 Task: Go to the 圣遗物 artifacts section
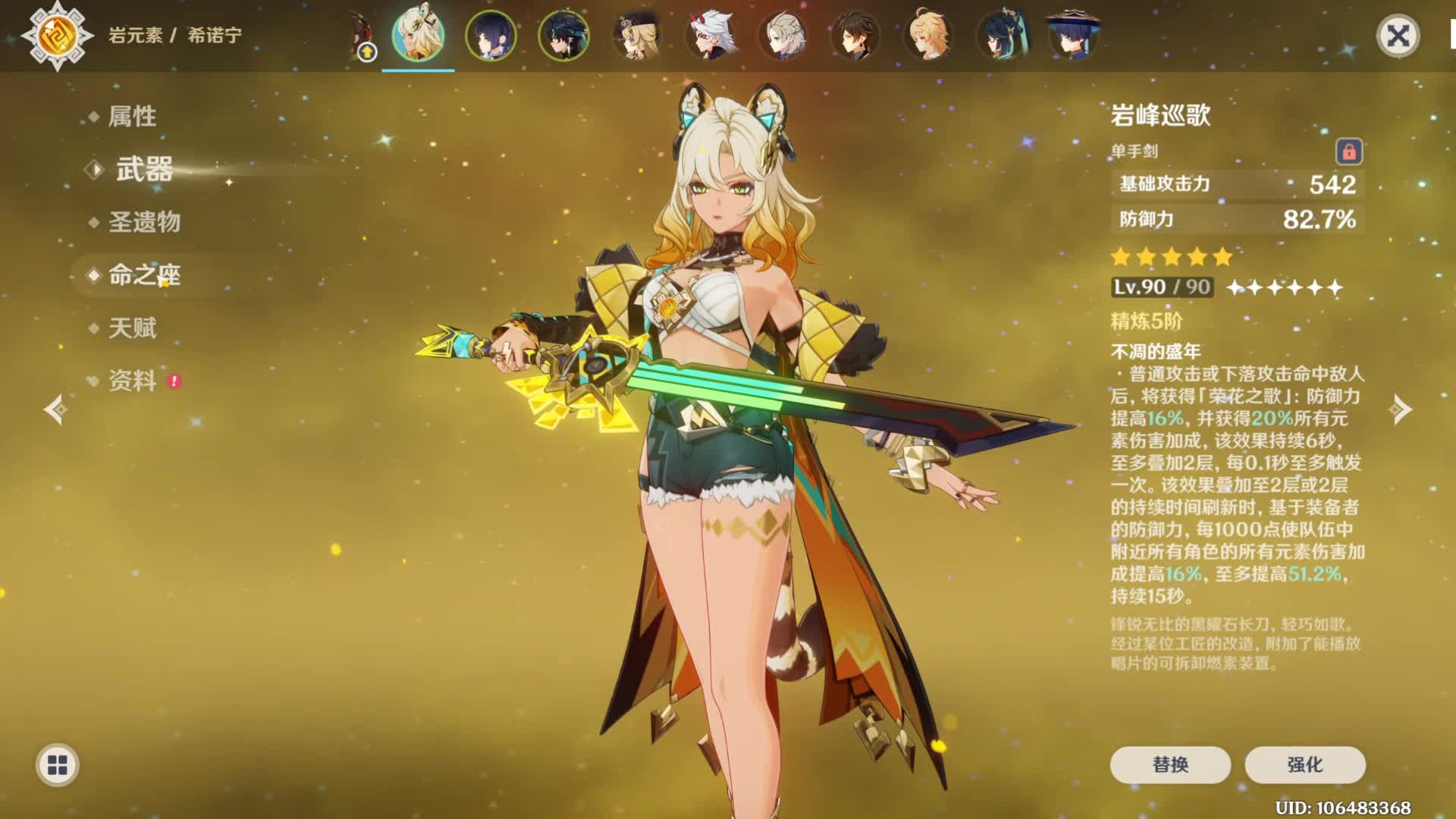click(144, 222)
